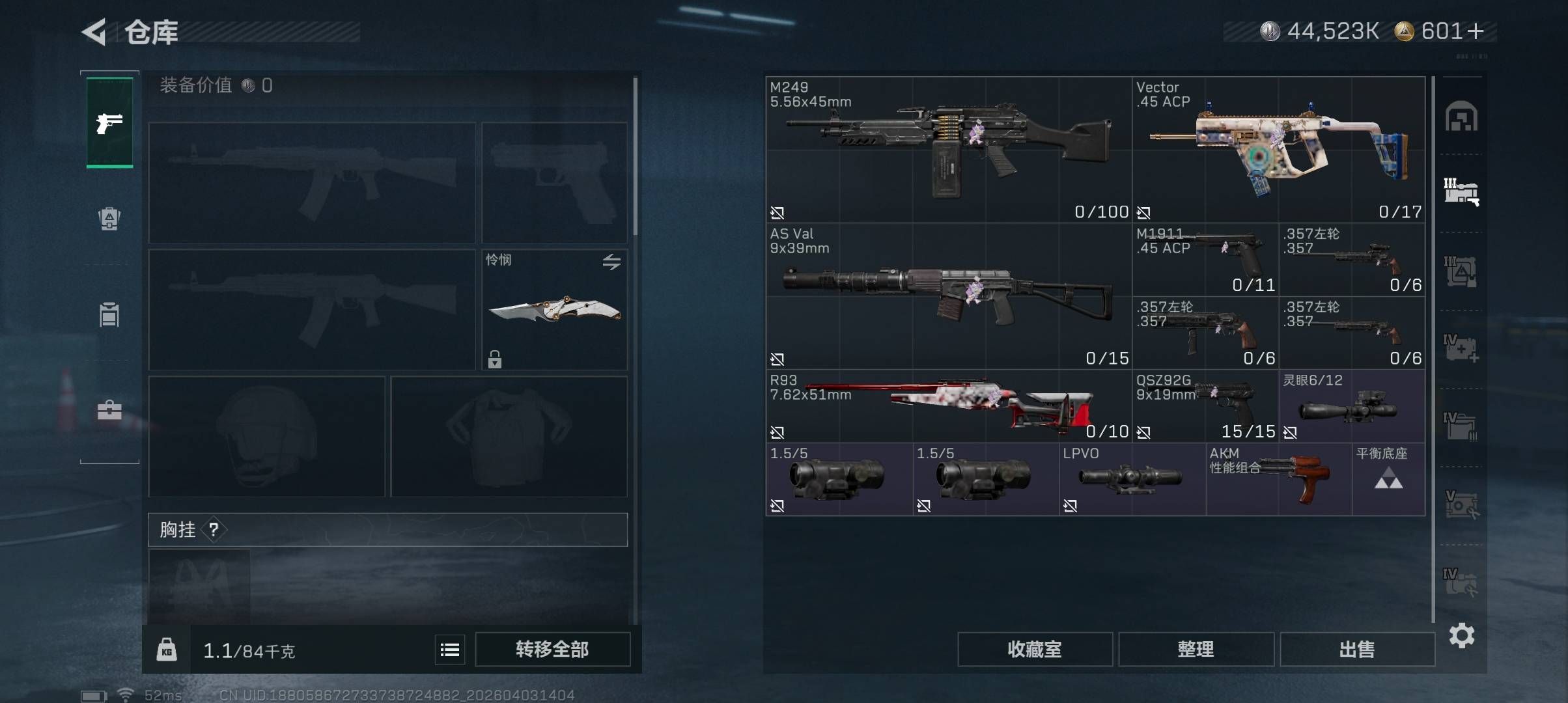Open the 出售 sell menu

coord(1357,649)
